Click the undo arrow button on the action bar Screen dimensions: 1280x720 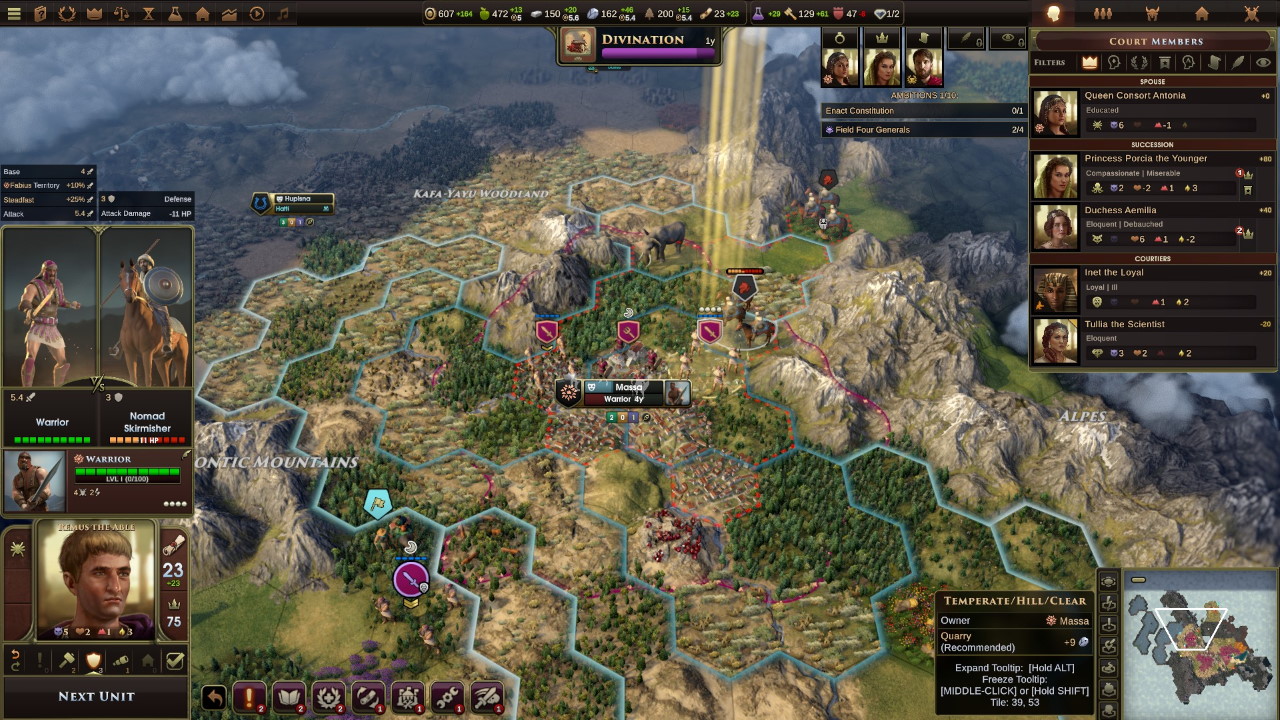point(213,697)
